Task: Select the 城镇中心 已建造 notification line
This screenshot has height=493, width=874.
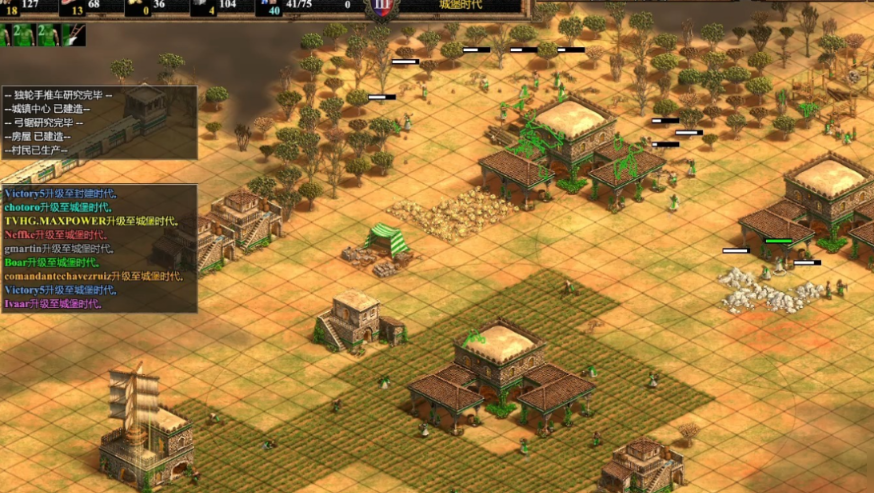Action: coord(50,109)
